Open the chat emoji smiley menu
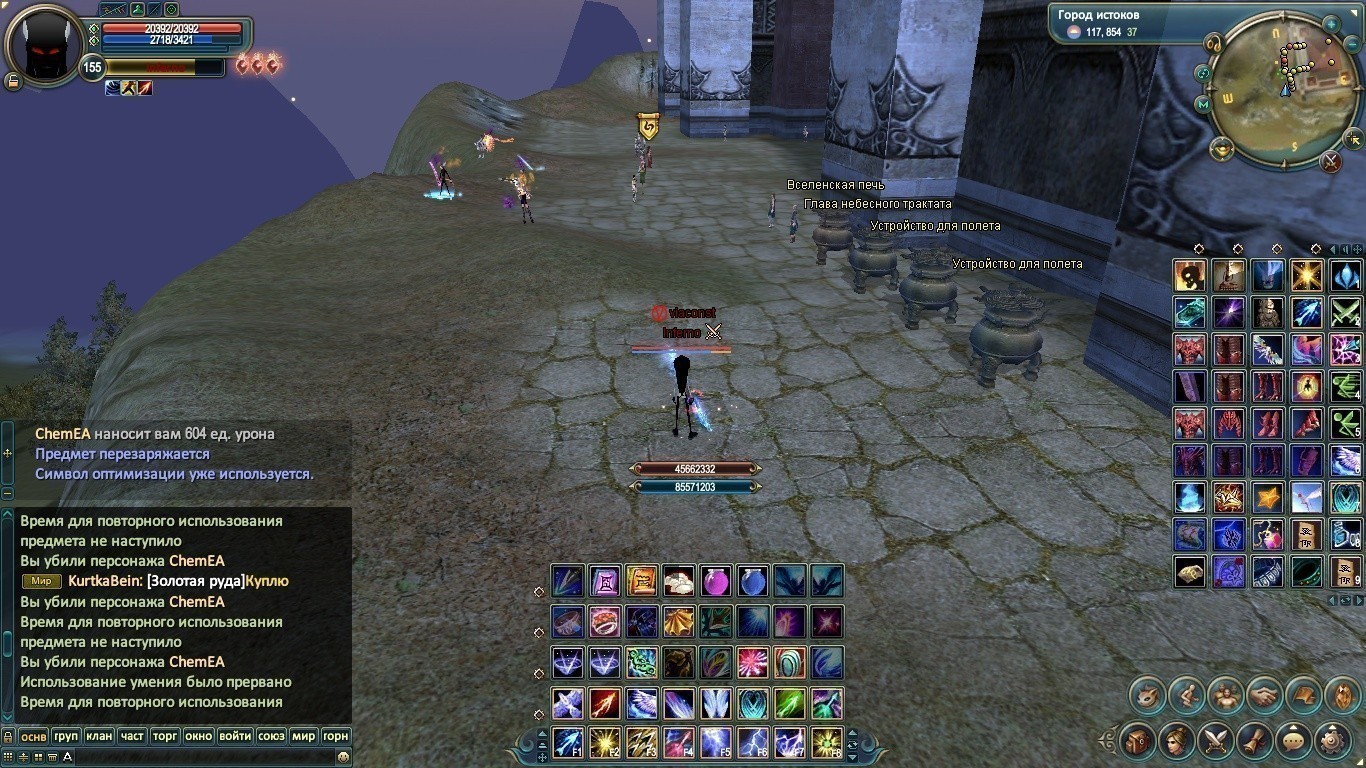This screenshot has width=1366, height=768. [343, 757]
